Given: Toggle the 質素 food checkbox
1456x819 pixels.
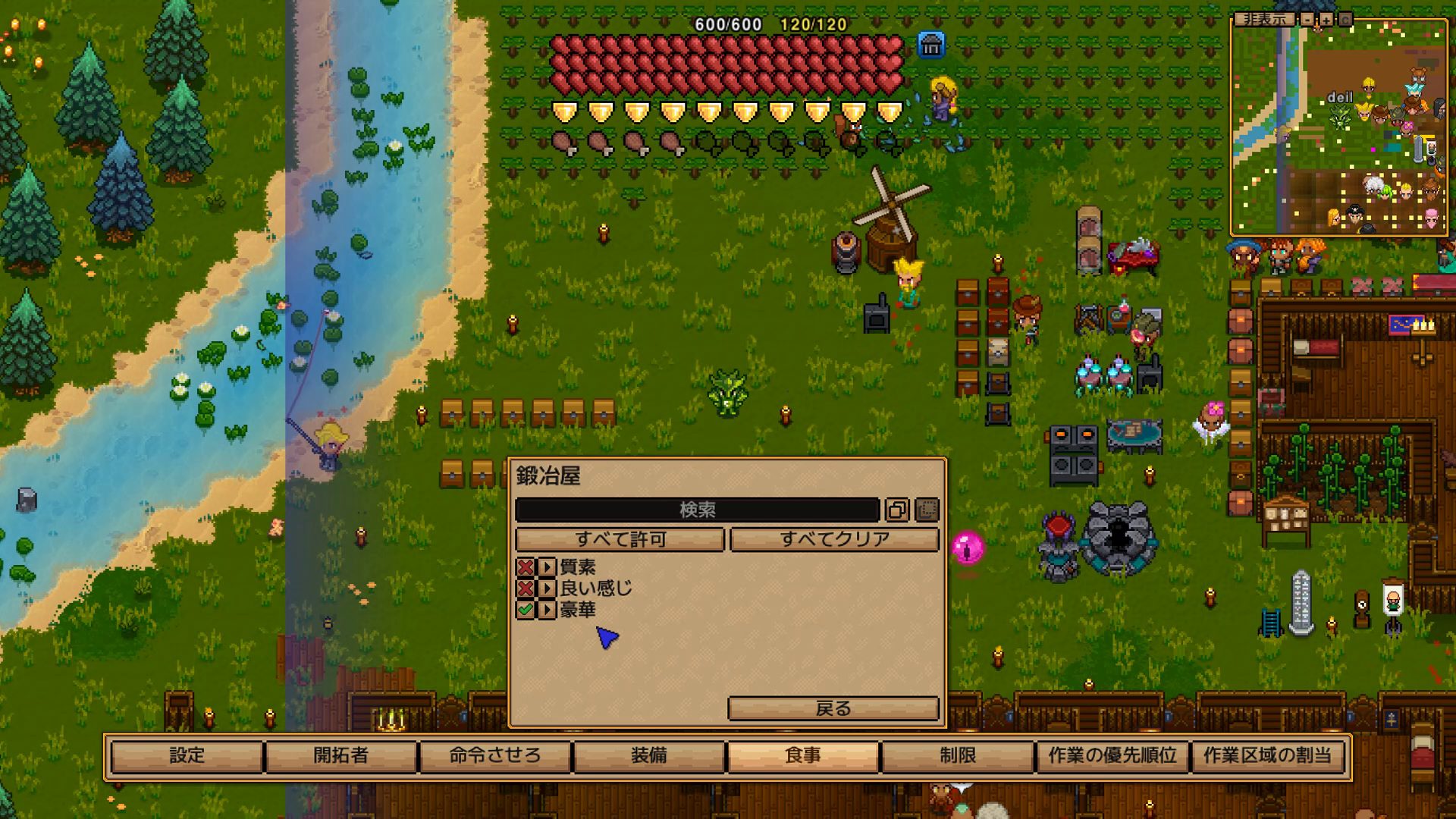Looking at the screenshot, I should click(525, 566).
